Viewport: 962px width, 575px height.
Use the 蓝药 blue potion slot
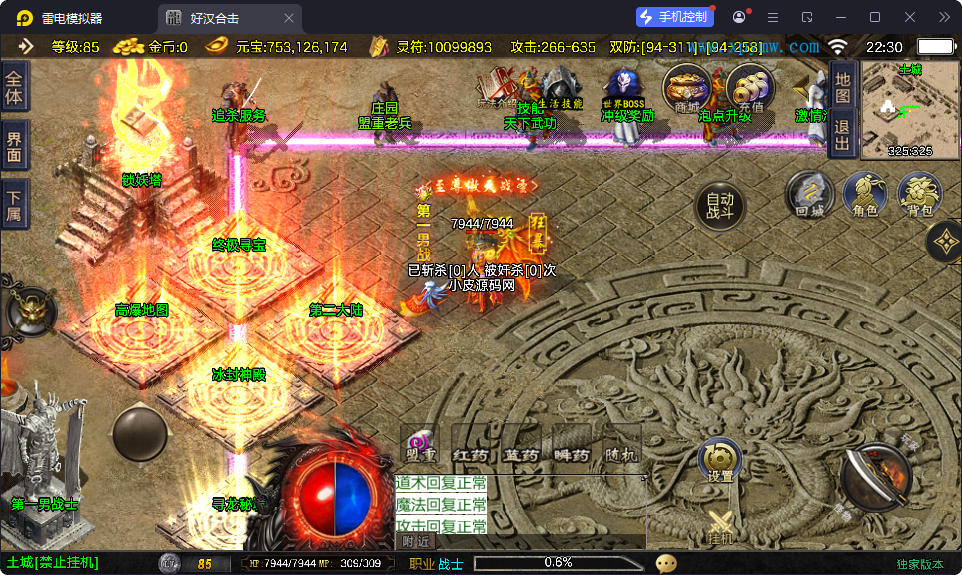click(520, 445)
